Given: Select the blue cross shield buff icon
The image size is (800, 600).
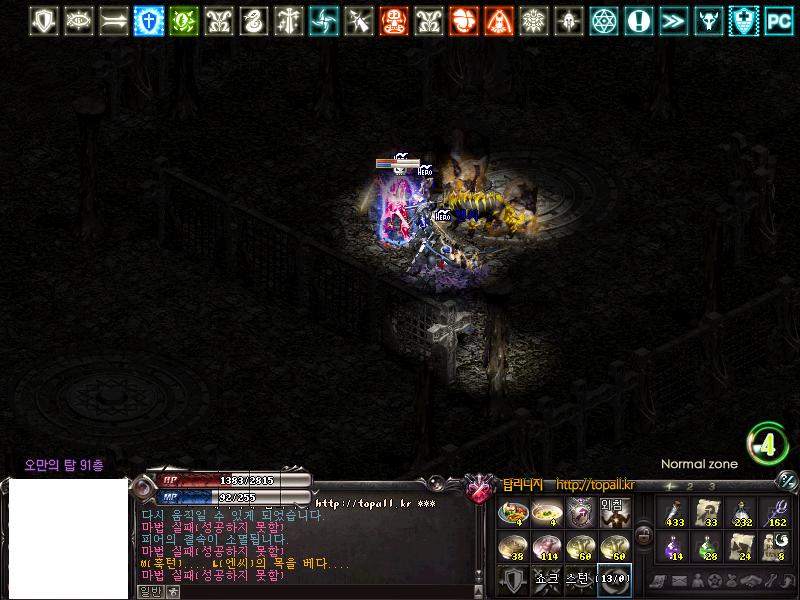Looking at the screenshot, I should coord(149,20).
